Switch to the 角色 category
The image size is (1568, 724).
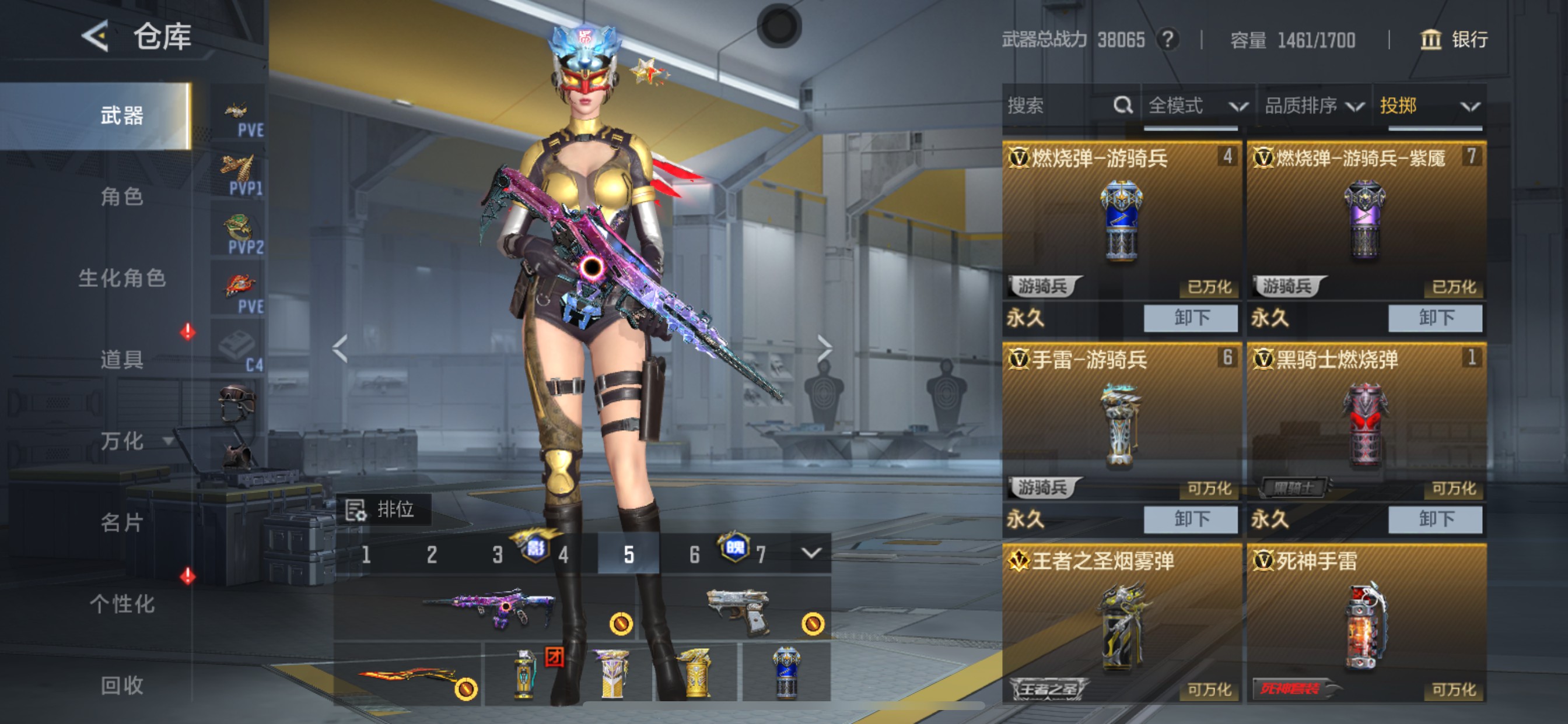pos(122,196)
